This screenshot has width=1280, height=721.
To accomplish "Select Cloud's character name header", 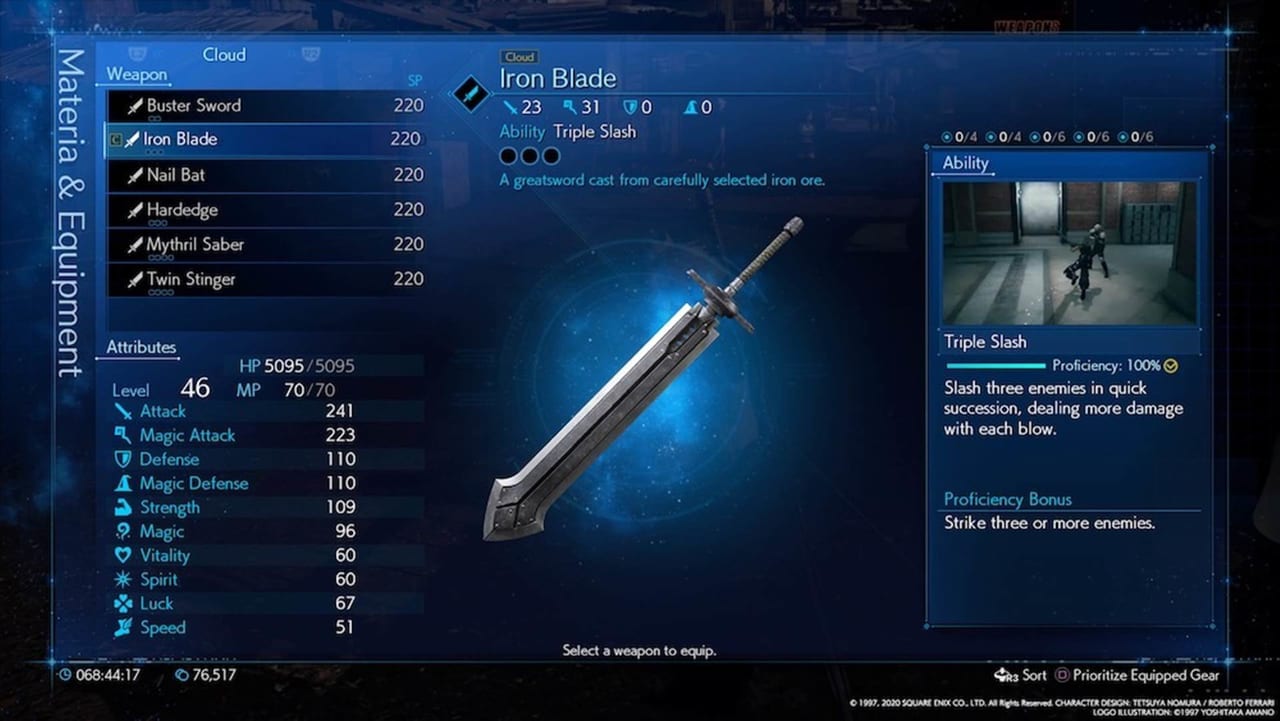I will pyautogui.click(x=224, y=55).
